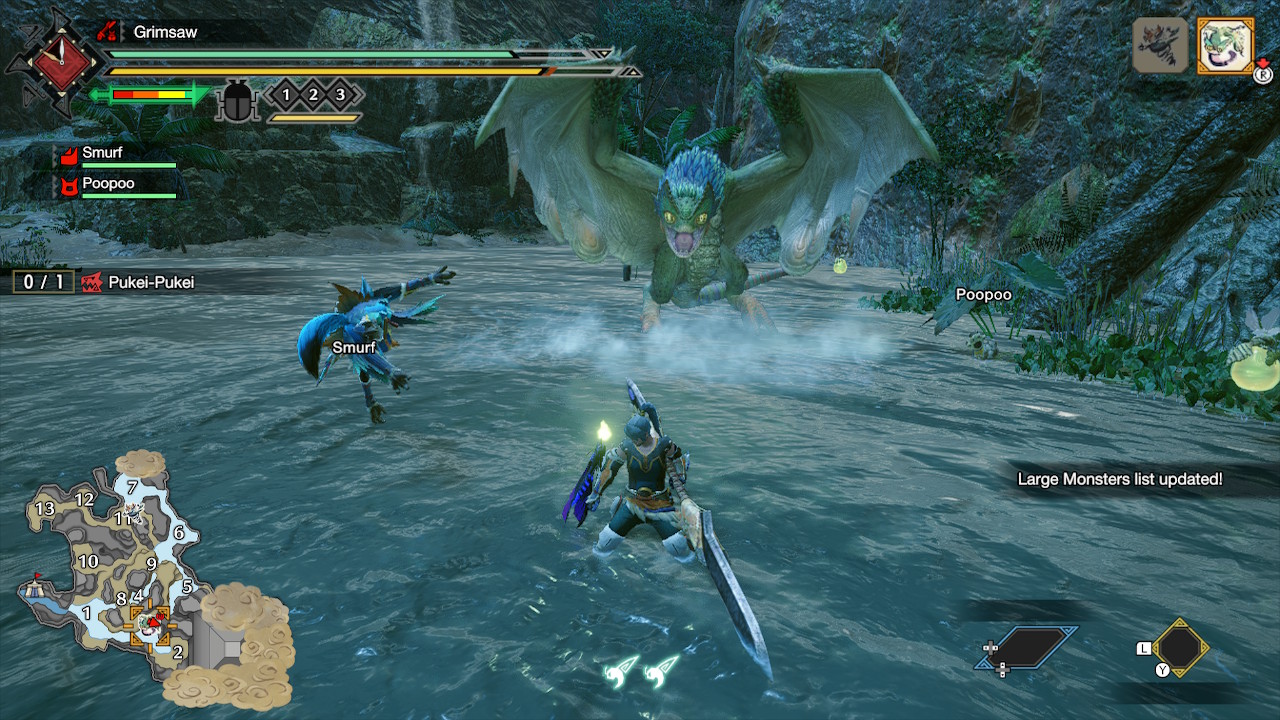The width and height of the screenshot is (1280, 720).
Task: Click the Large Monsters list updated notification
Action: tap(1119, 479)
